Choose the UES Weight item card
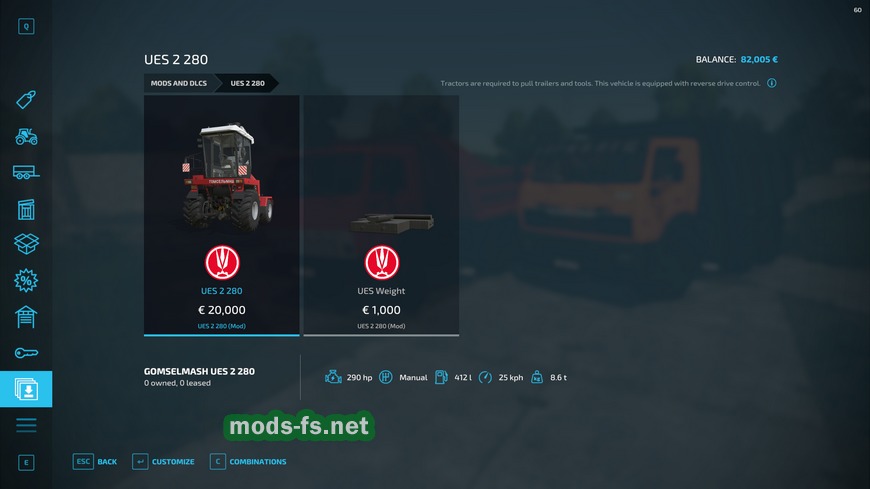870x489 pixels. coord(381,215)
